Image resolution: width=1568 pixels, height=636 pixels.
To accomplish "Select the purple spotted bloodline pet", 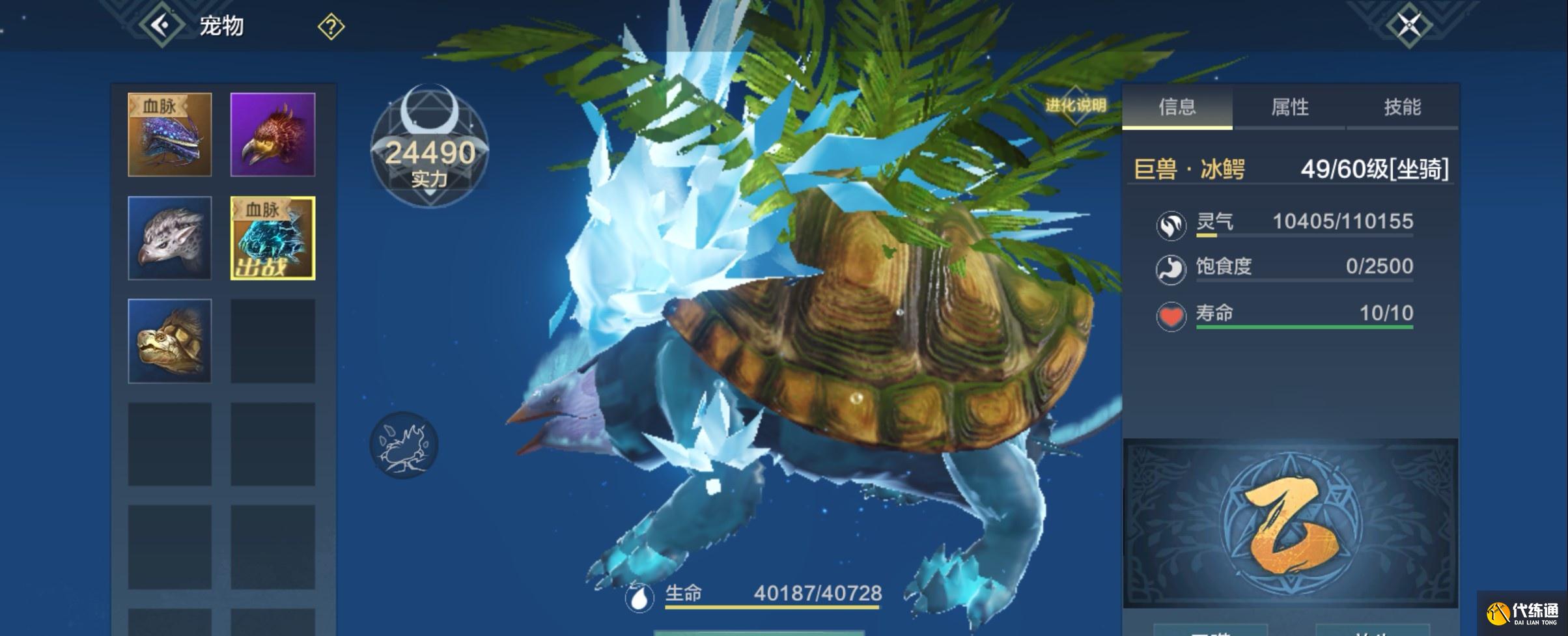I will pyautogui.click(x=170, y=135).
